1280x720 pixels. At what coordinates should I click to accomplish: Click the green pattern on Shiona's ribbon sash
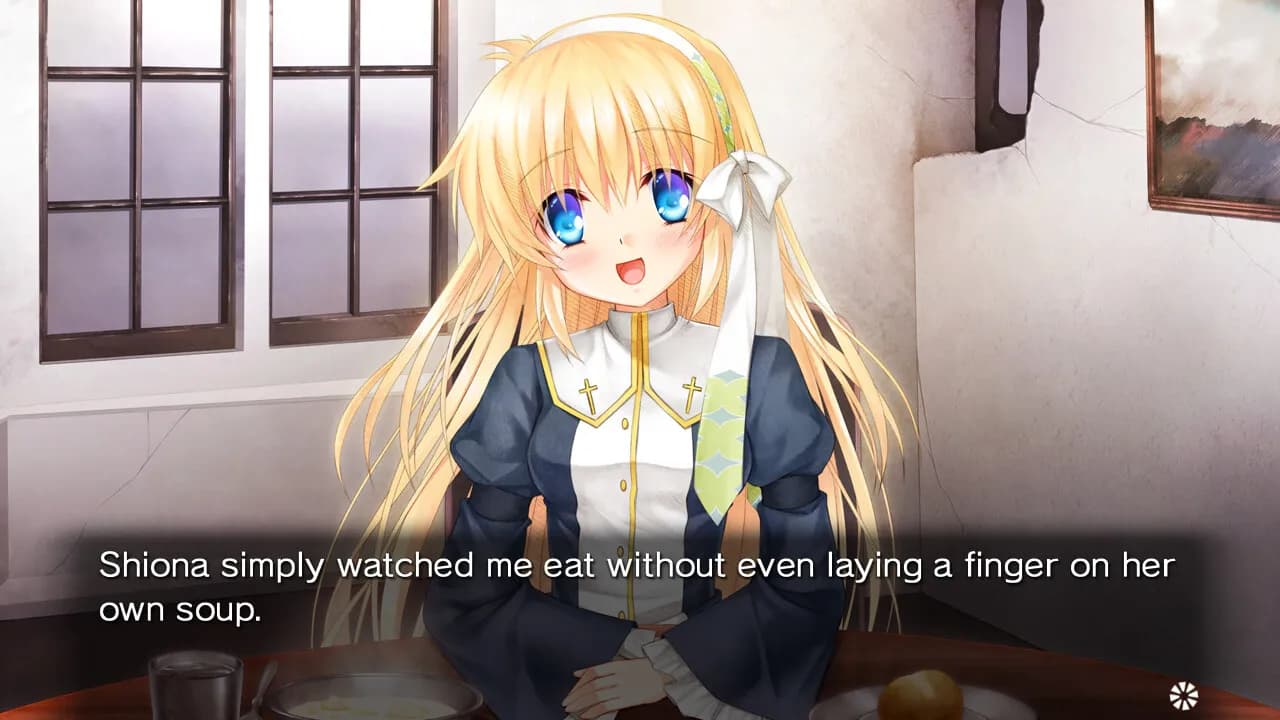pyautogui.click(x=722, y=440)
